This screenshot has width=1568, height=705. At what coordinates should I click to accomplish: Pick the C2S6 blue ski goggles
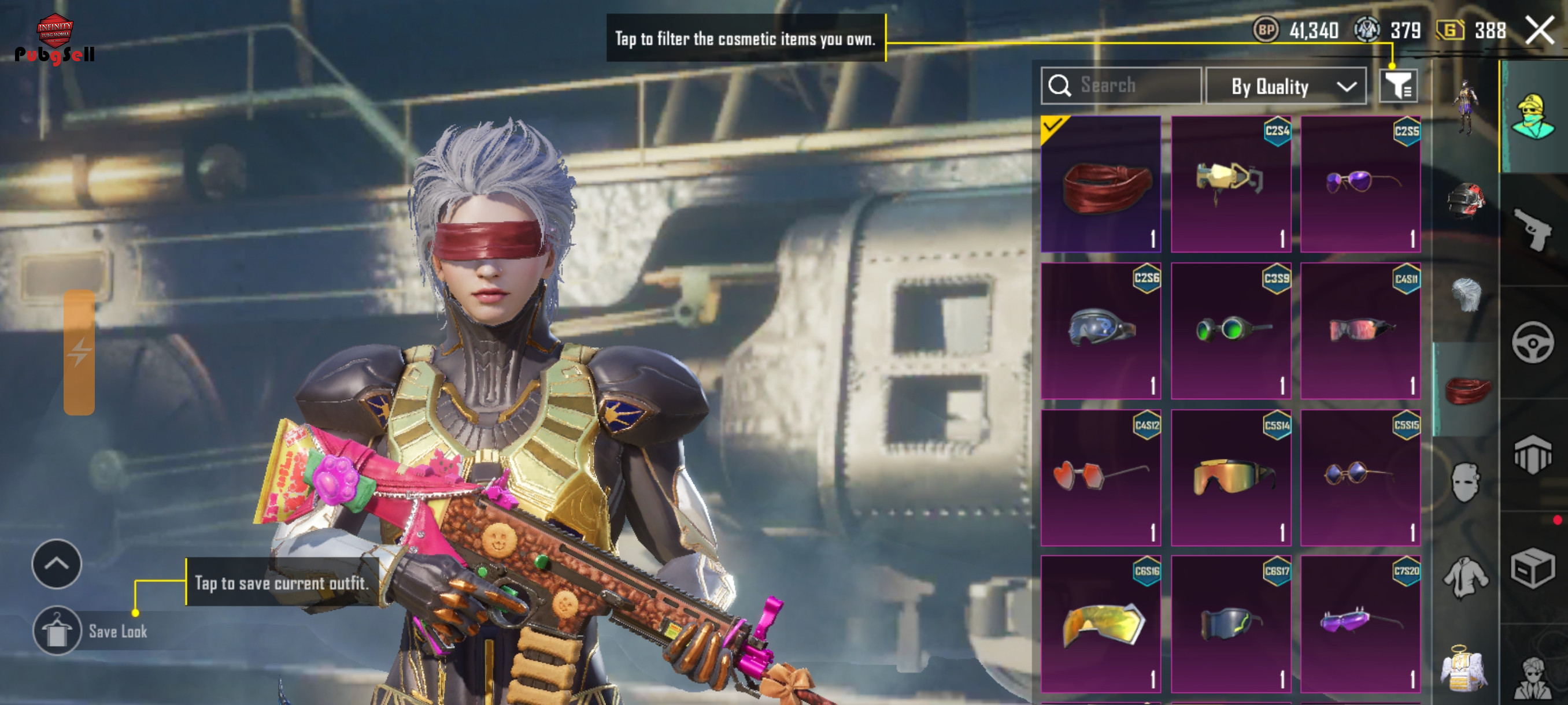1100,331
